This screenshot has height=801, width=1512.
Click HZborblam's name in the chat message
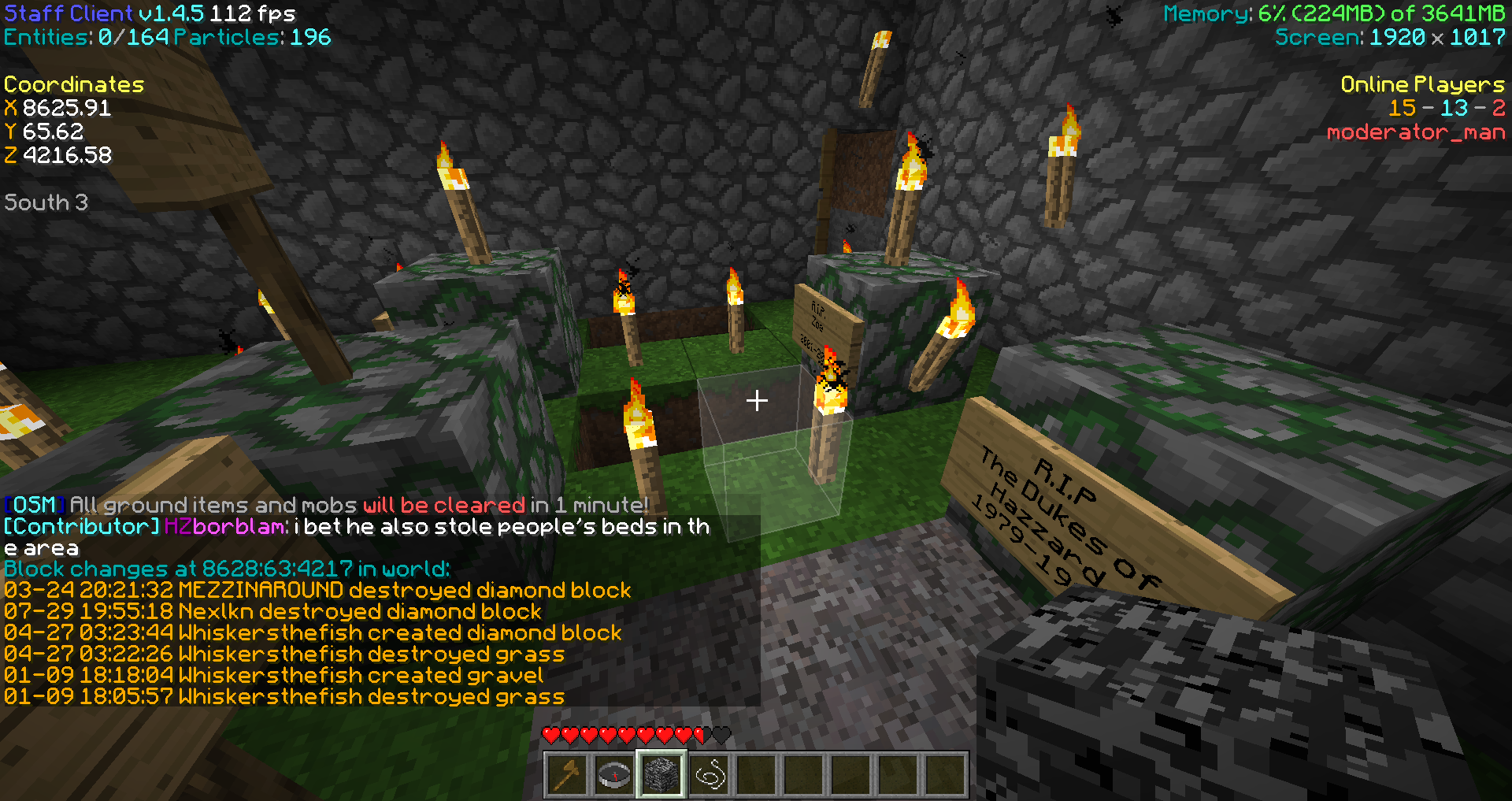[225, 526]
